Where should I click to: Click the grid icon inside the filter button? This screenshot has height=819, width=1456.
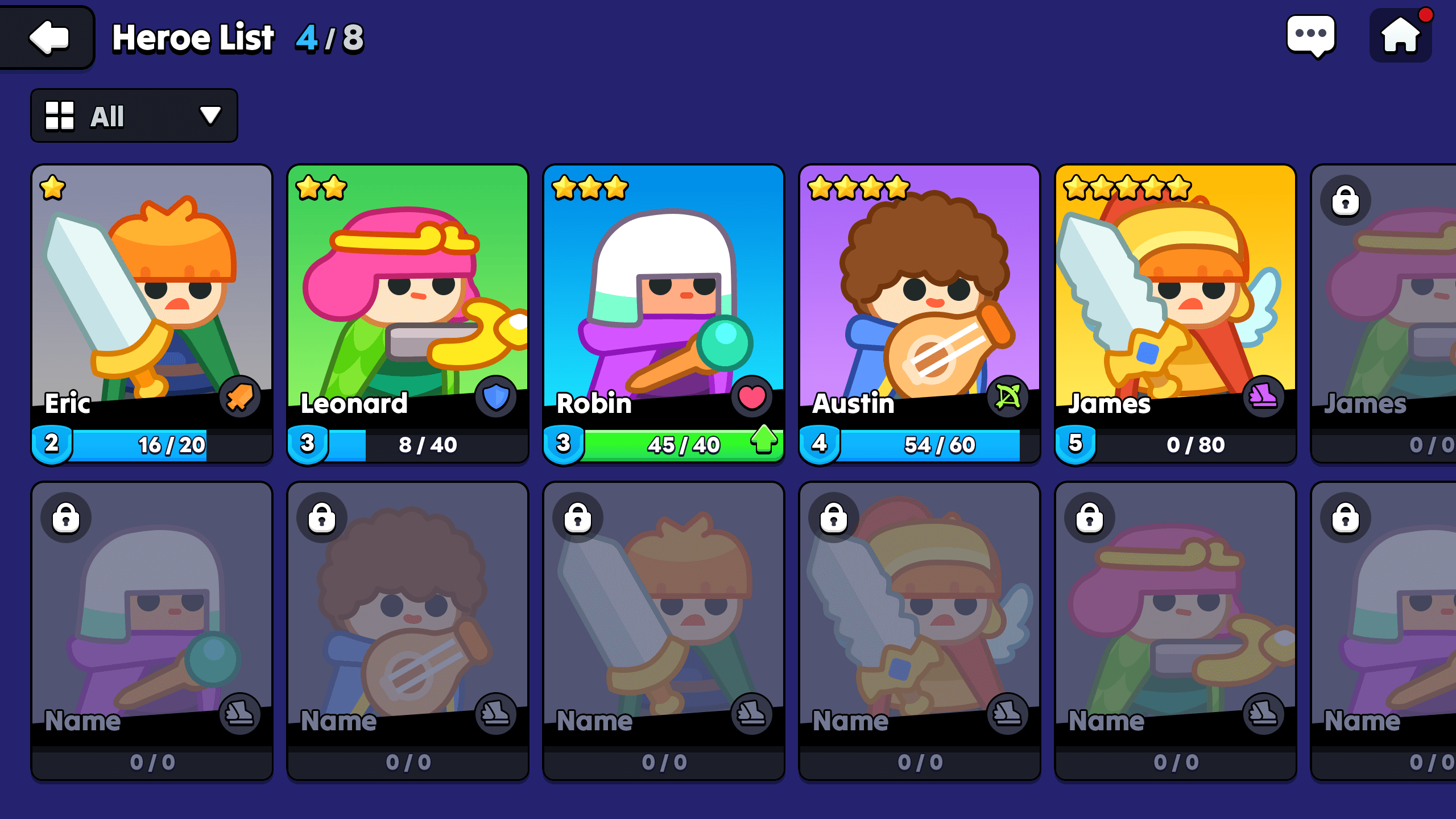click(x=61, y=115)
